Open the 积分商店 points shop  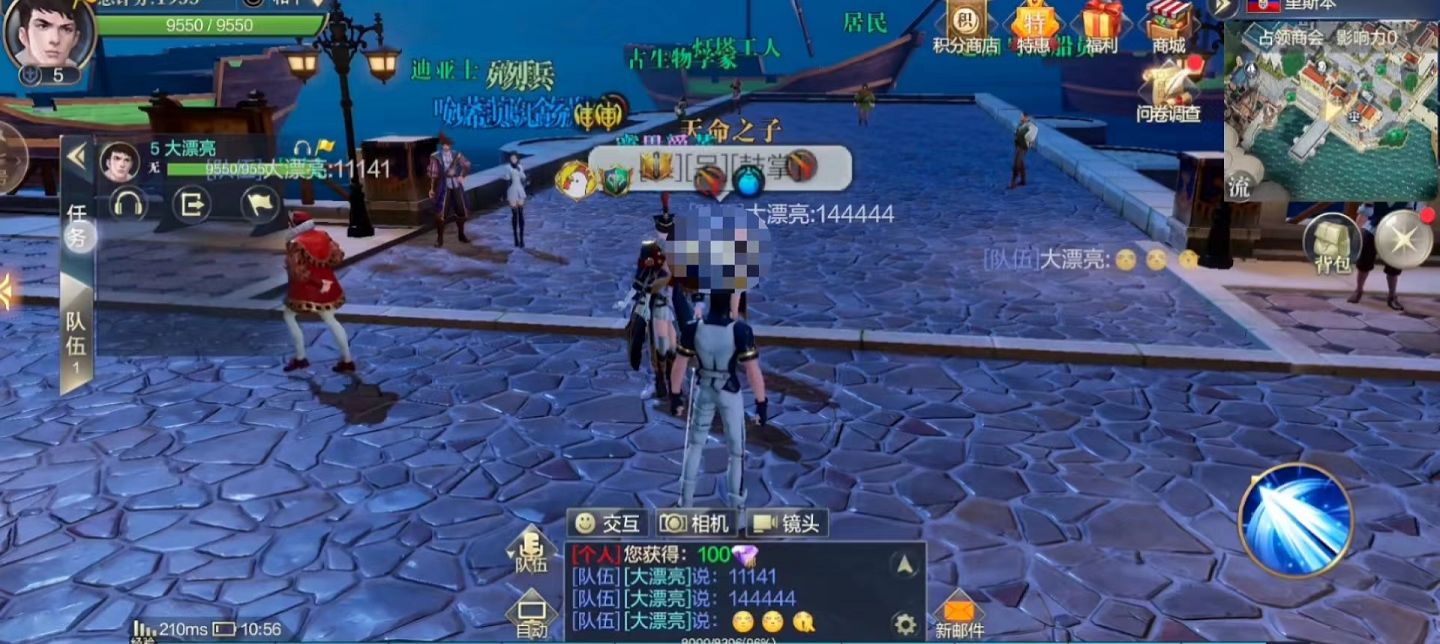click(x=966, y=26)
